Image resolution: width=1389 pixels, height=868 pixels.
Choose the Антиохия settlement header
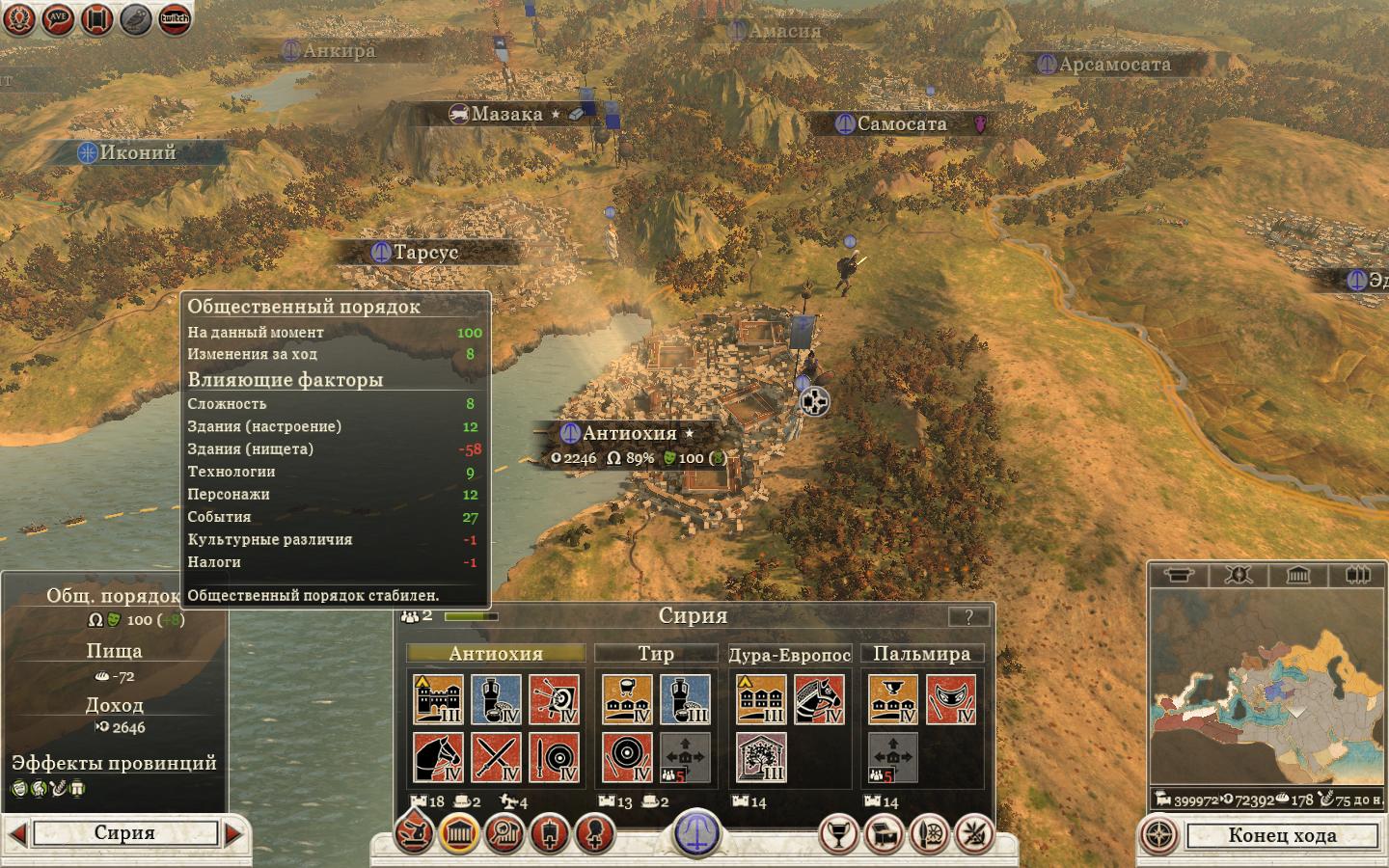click(x=496, y=654)
